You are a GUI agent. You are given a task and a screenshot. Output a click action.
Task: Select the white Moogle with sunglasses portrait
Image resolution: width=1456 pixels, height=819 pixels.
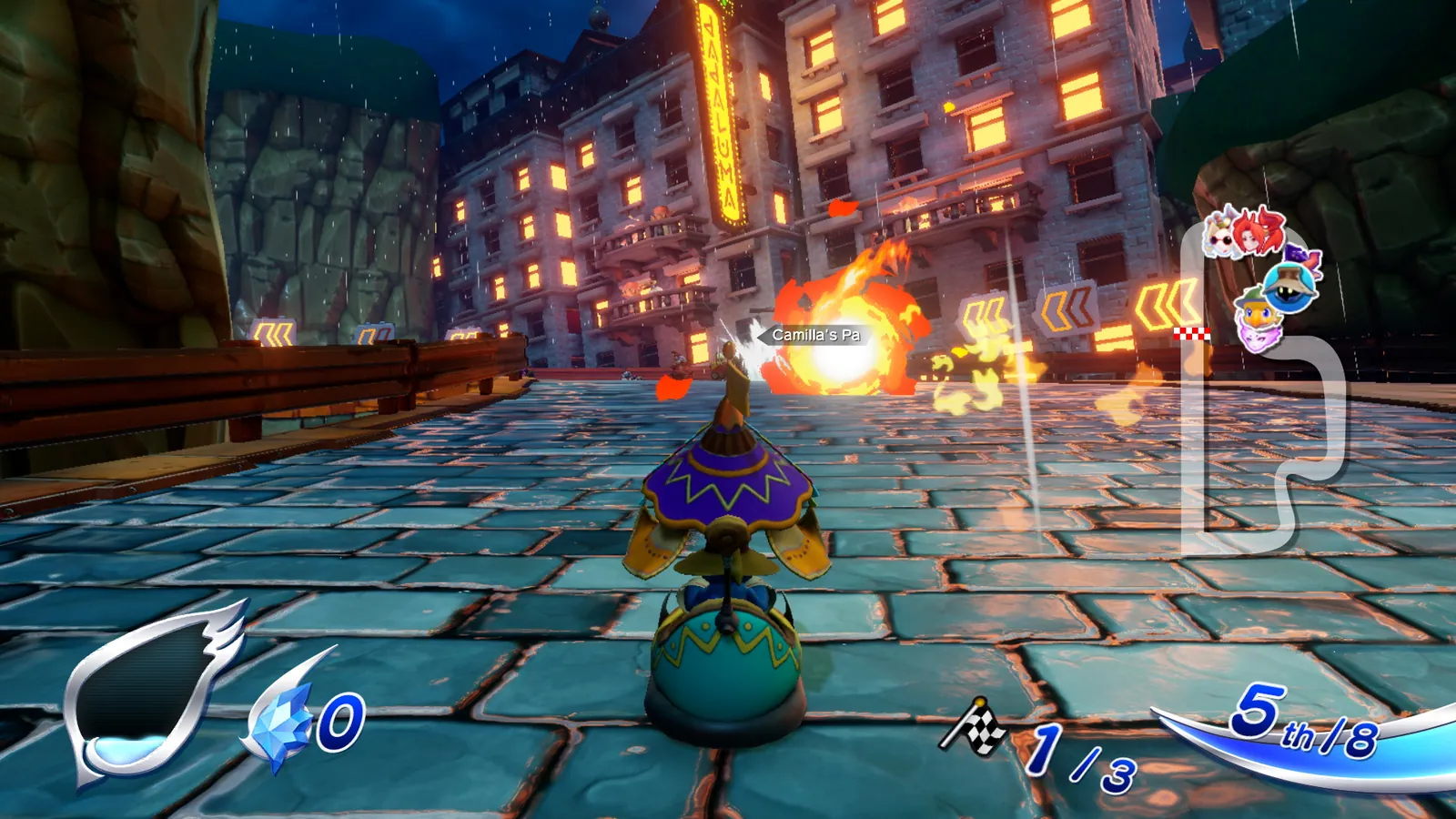[x=1219, y=238]
